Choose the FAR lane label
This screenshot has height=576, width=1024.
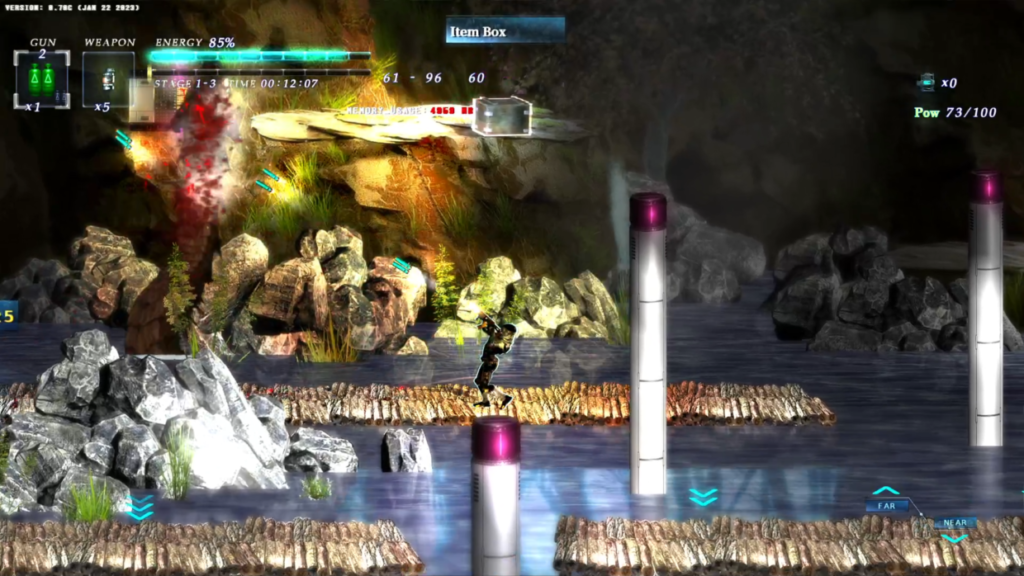click(x=886, y=506)
